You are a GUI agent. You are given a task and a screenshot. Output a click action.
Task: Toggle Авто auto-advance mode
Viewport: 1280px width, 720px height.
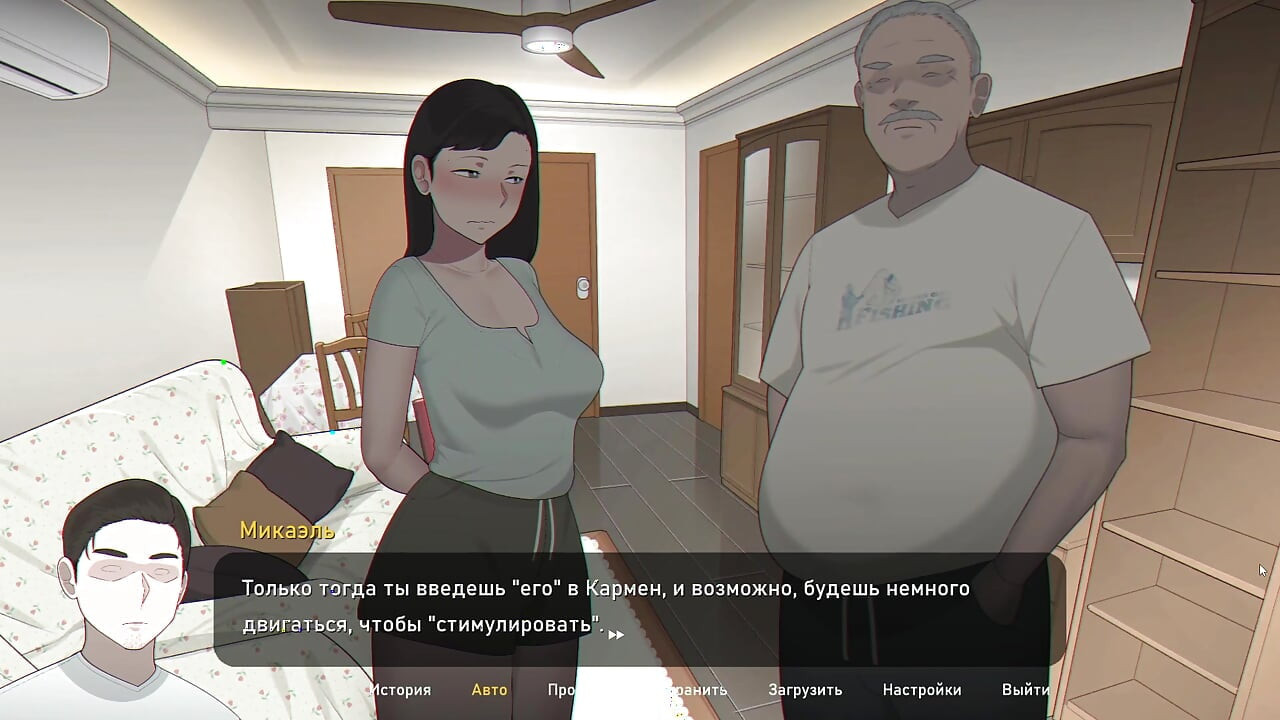(x=489, y=690)
